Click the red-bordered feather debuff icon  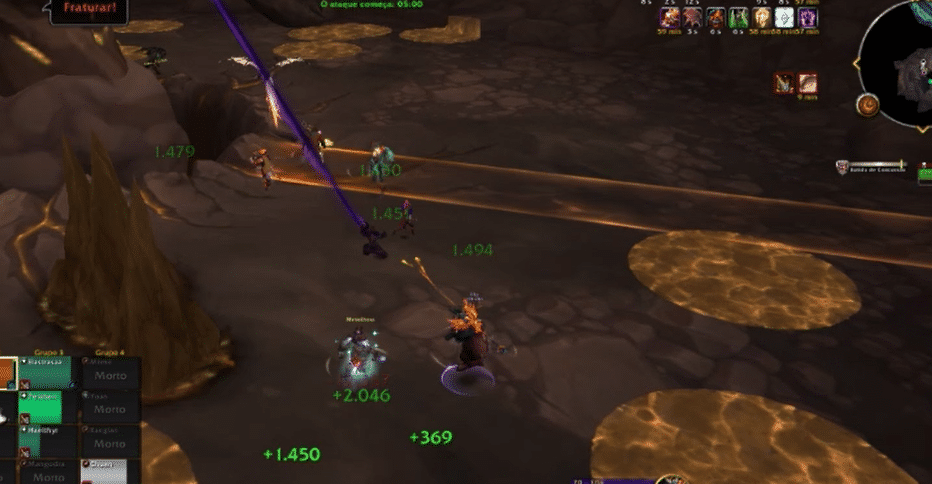point(807,84)
